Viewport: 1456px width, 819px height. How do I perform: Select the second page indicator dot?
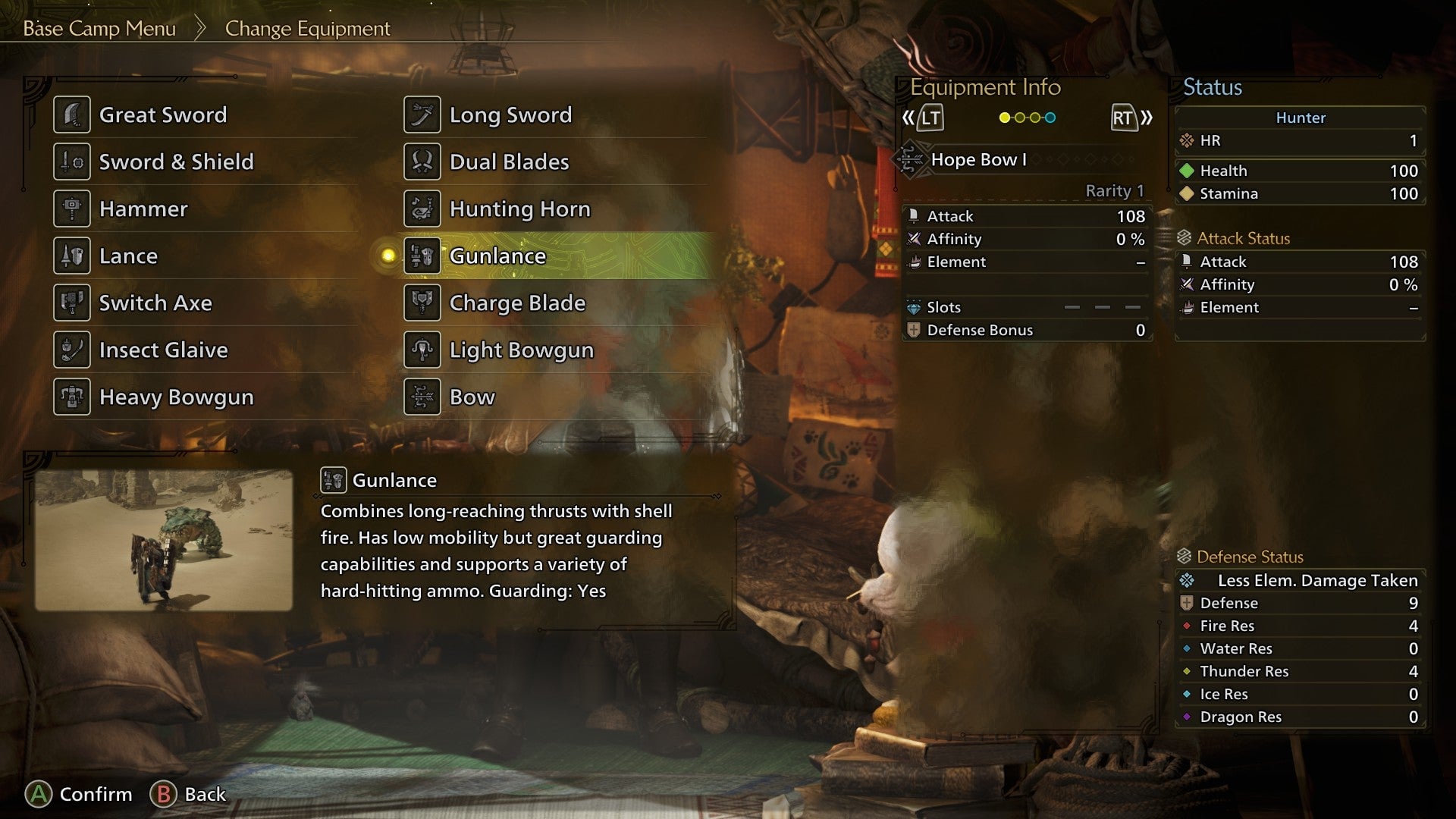tap(1019, 118)
